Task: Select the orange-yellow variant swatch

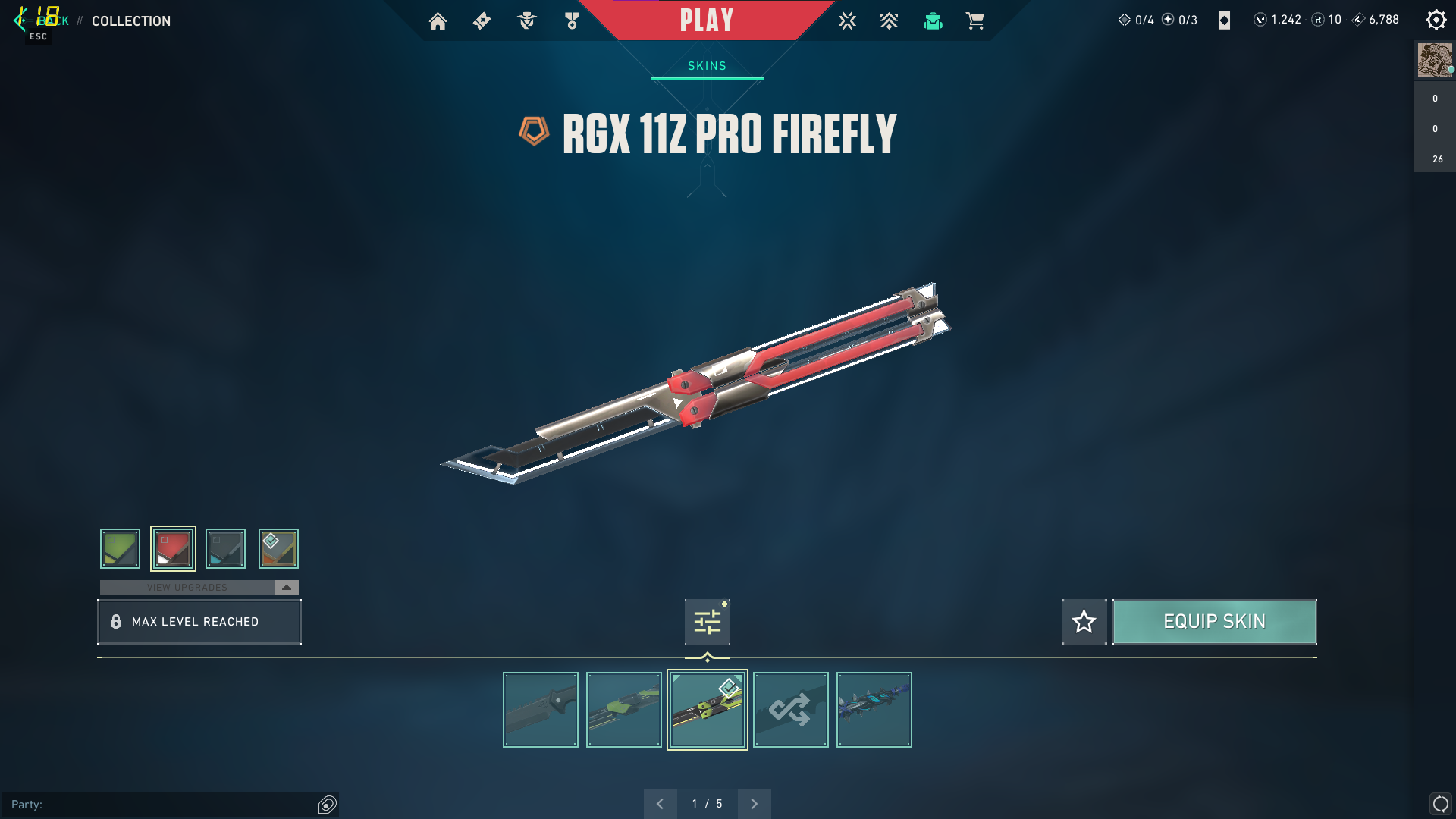Action: point(278,548)
